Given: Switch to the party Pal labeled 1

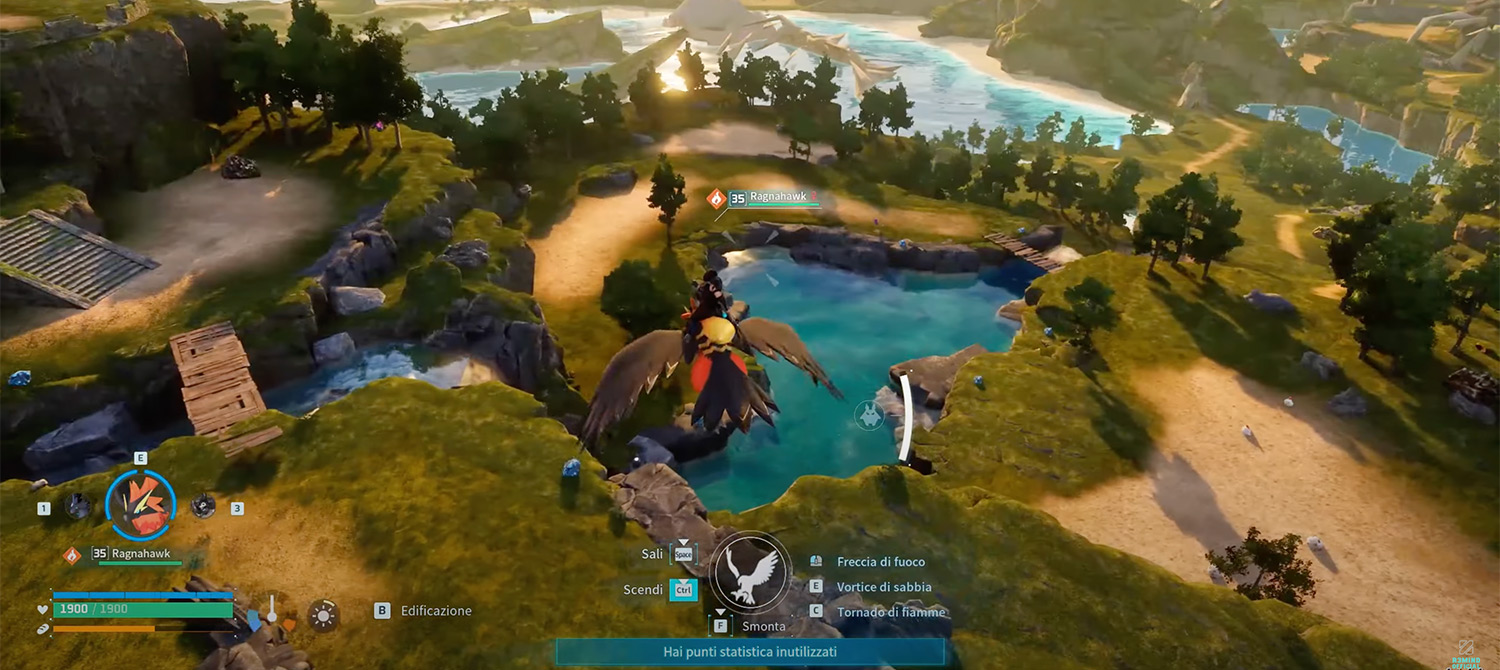Looking at the screenshot, I should pyautogui.click(x=77, y=506).
